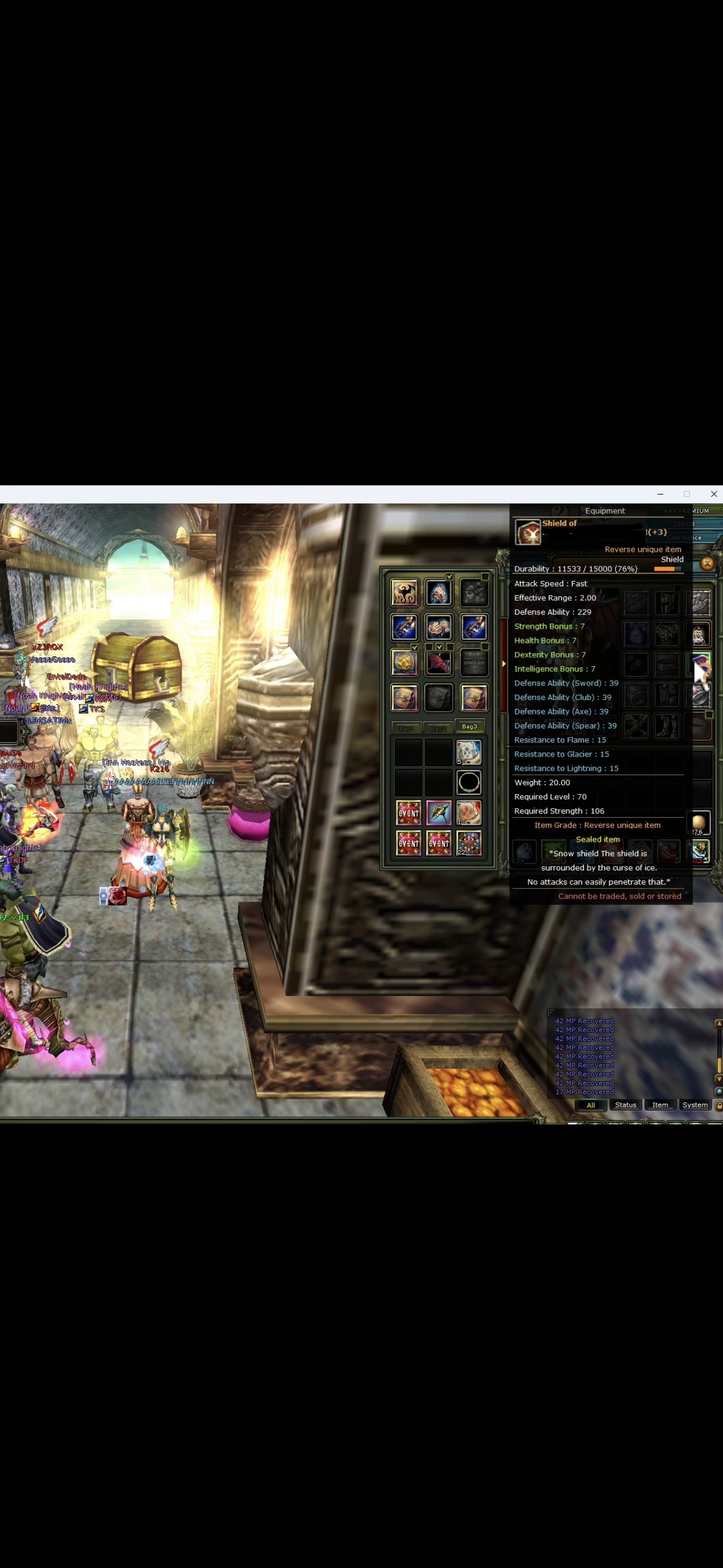Lock the chat window with the padlock
The height and width of the screenshot is (1568, 723).
point(719,1105)
